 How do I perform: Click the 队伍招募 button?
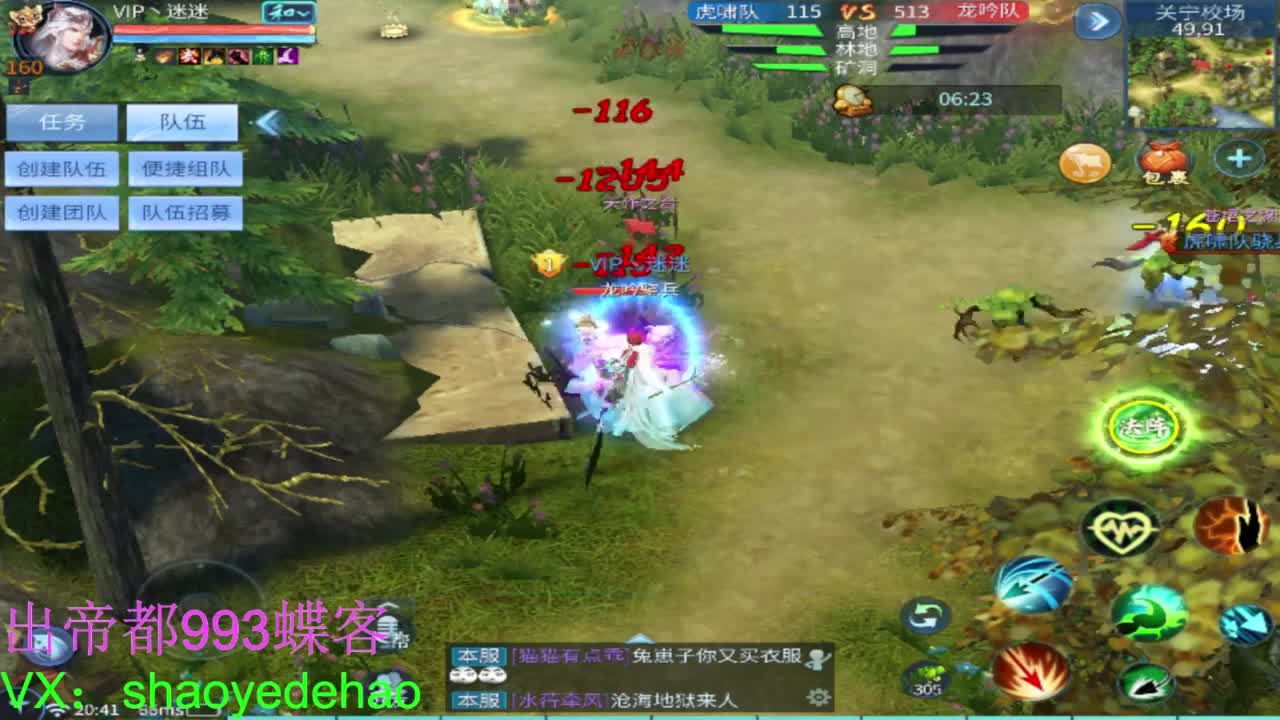(x=185, y=213)
